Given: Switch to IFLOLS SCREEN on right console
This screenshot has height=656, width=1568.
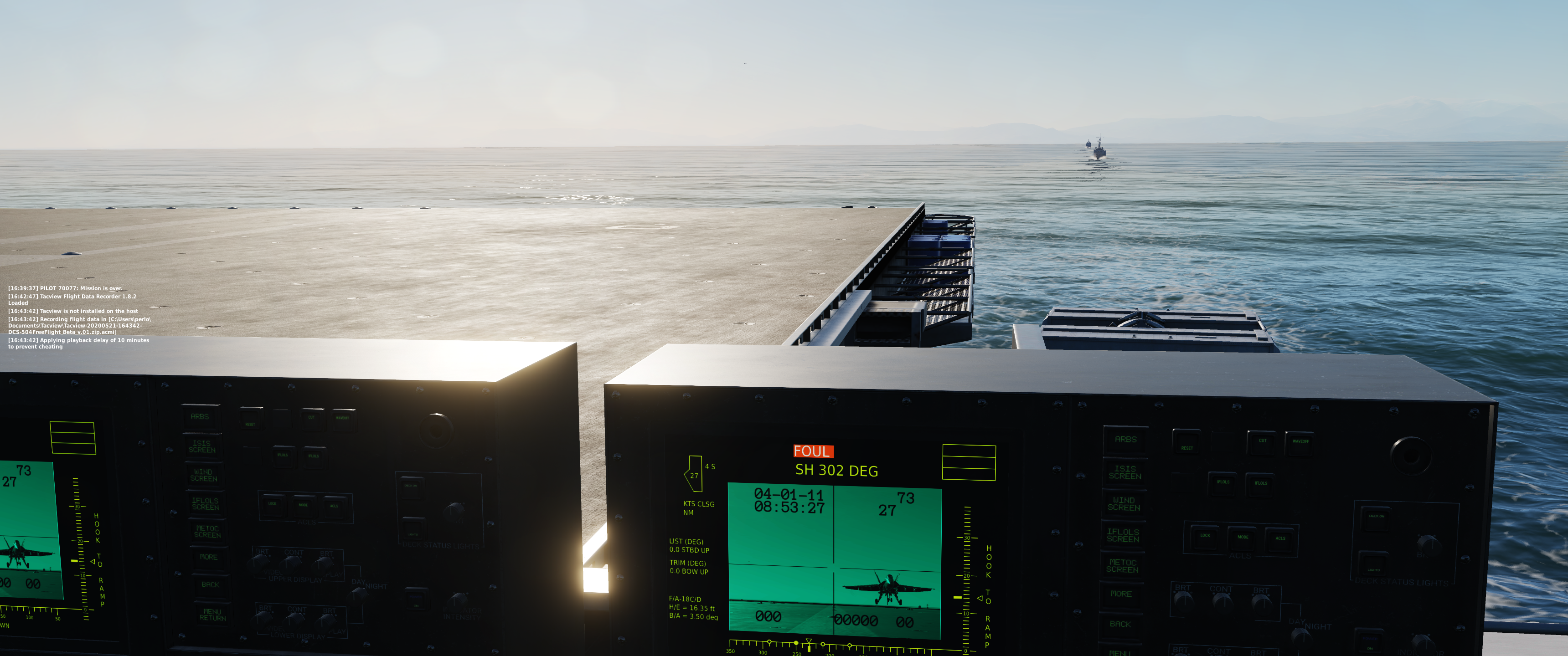Looking at the screenshot, I should (x=1123, y=536).
